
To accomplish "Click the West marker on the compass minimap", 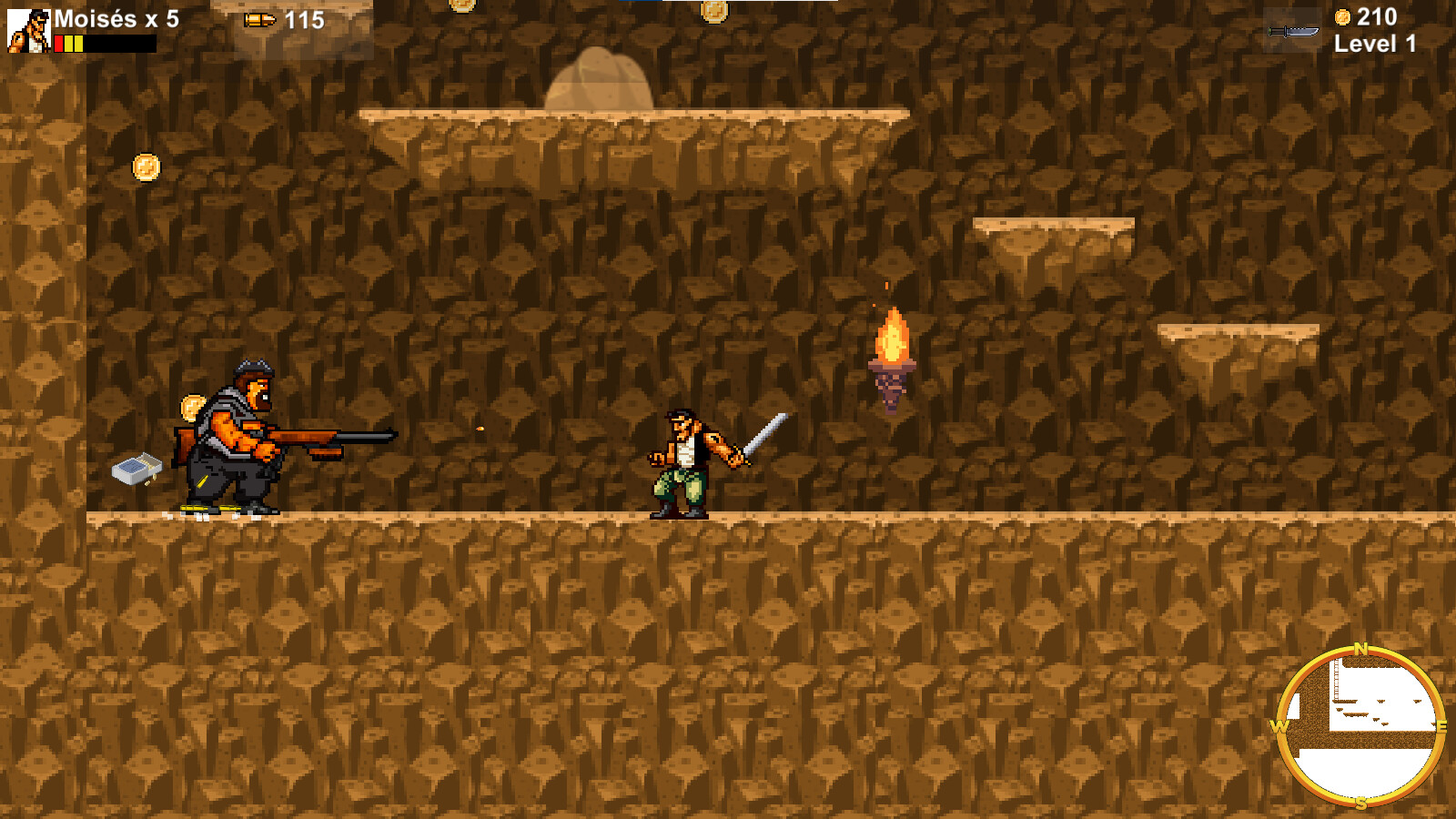I will [x=1281, y=725].
